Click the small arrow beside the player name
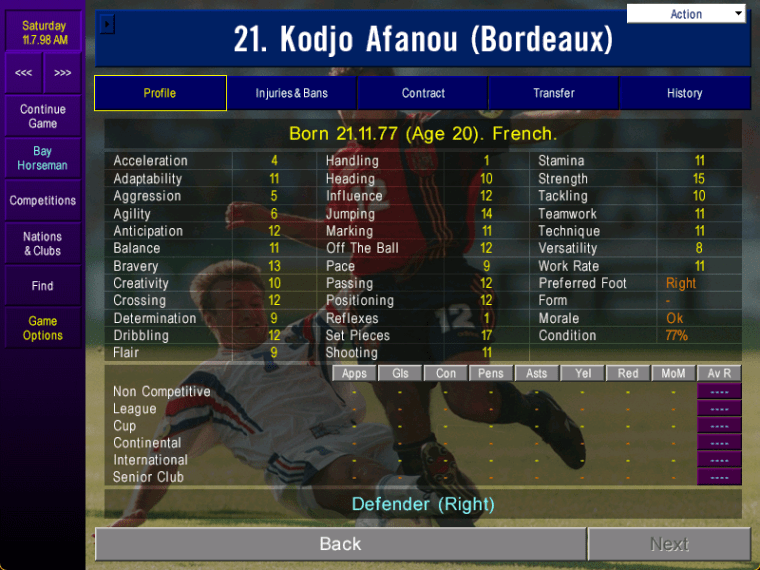This screenshot has width=760, height=570. point(108,24)
